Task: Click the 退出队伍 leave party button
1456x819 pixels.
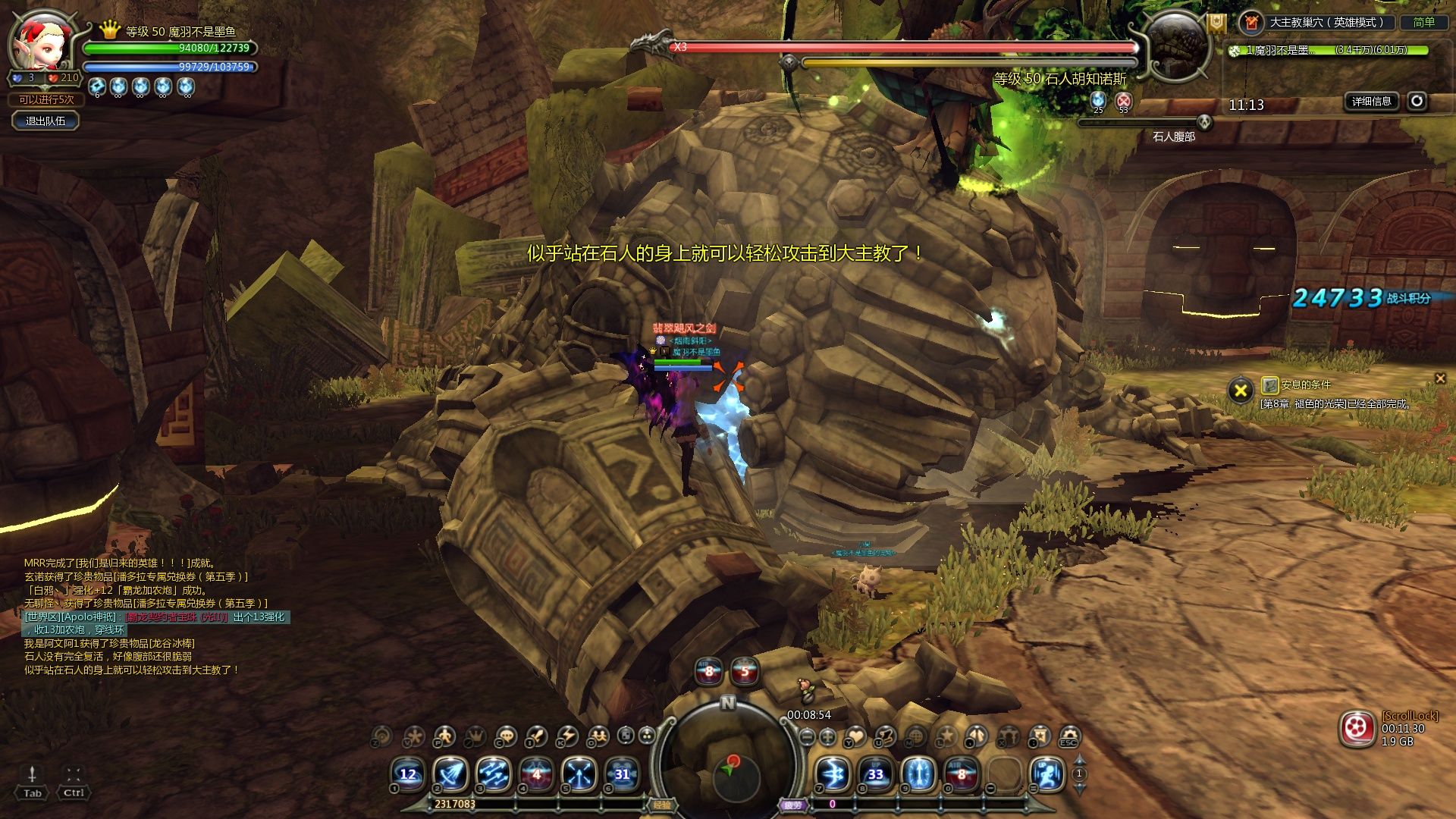Action: point(45,121)
